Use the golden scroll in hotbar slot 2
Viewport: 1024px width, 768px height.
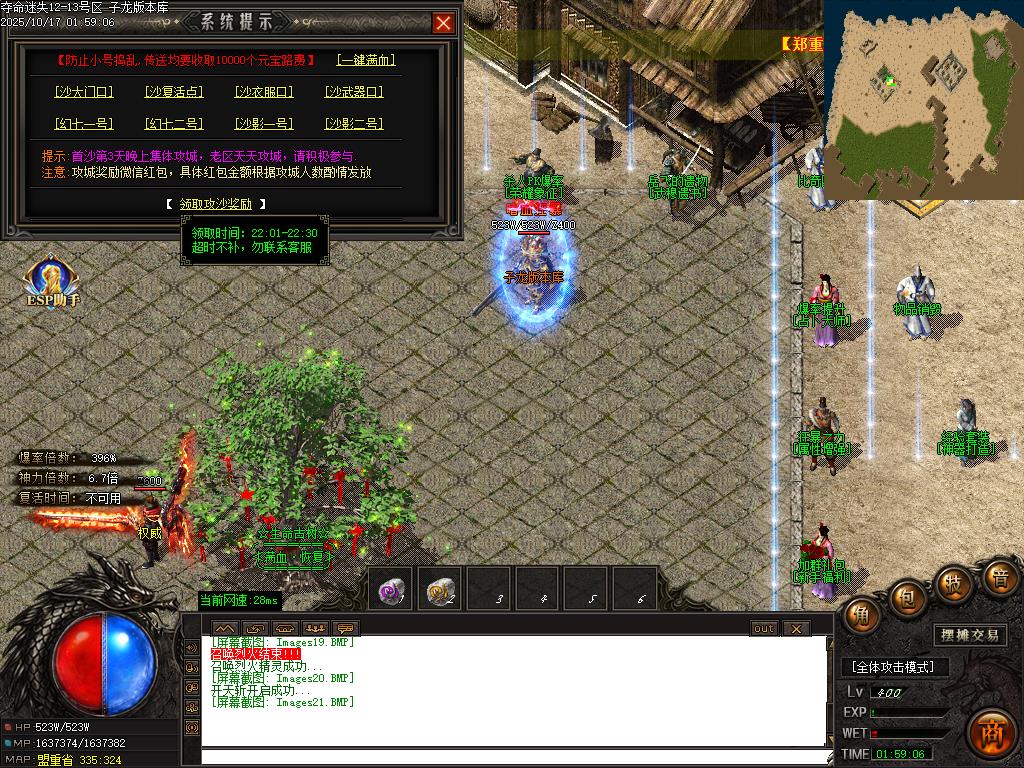(440, 591)
